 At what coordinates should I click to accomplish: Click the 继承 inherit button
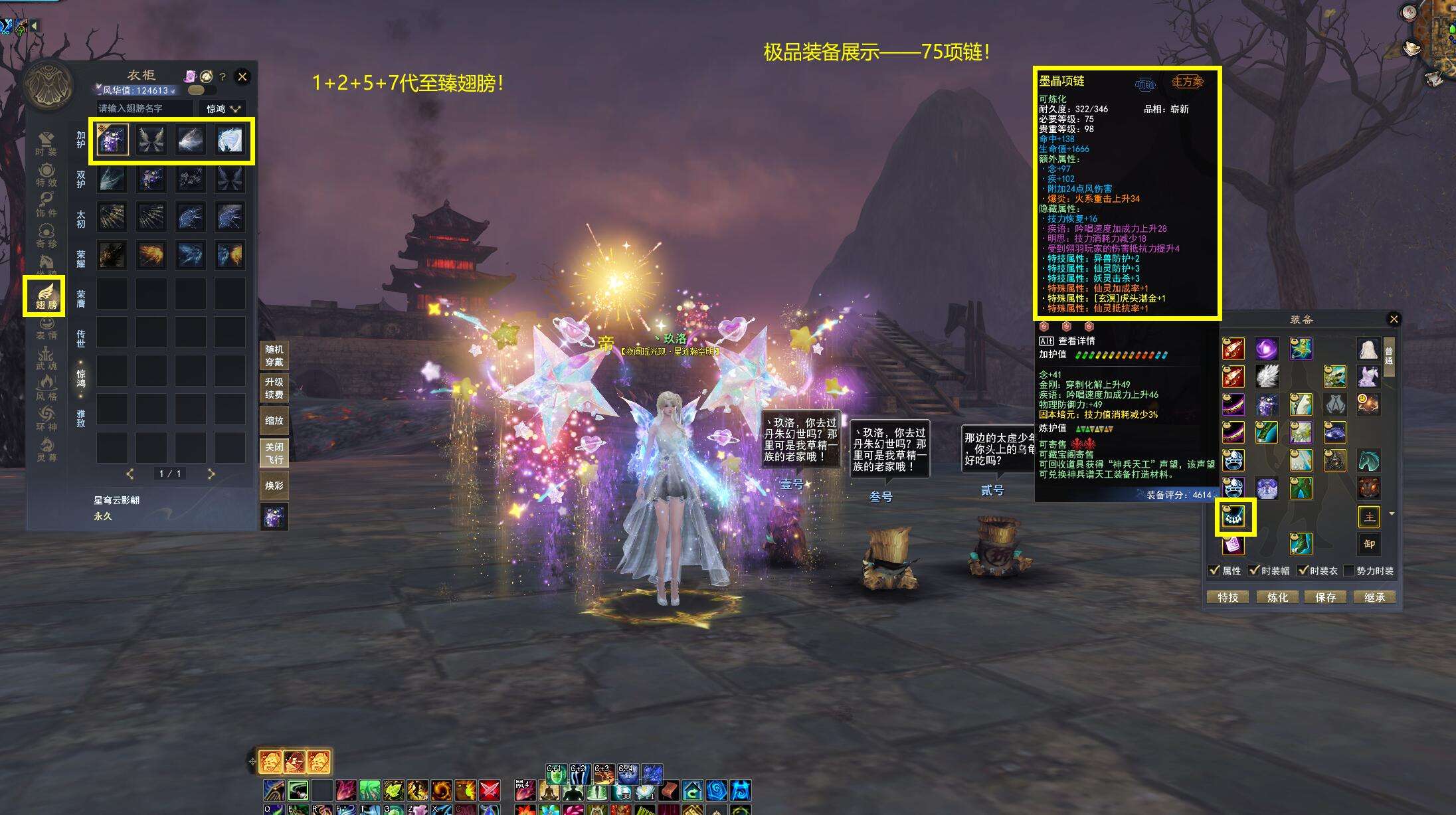pyautogui.click(x=1374, y=597)
